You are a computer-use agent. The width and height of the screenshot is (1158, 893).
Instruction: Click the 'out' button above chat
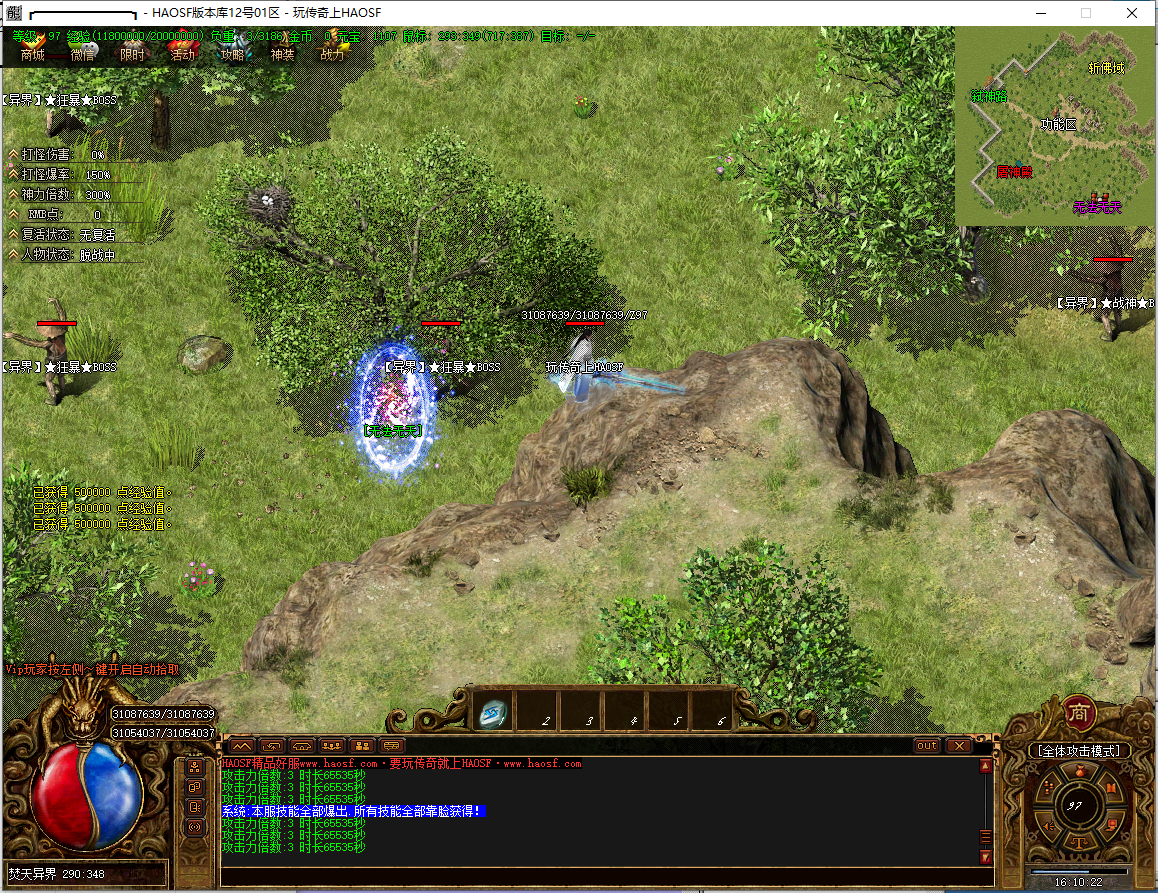tap(927, 745)
